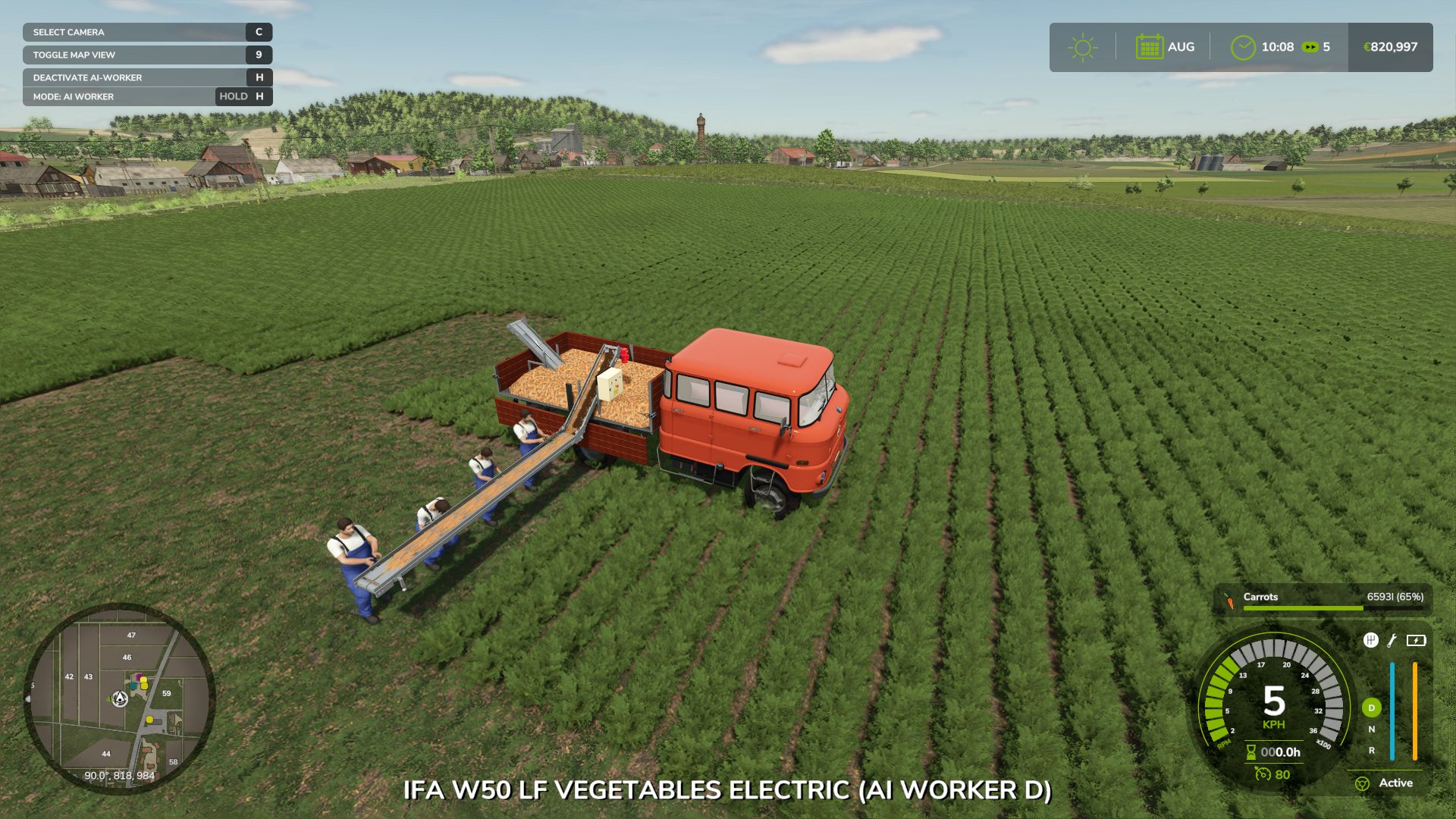Click the battery charge icon

coord(1416,641)
